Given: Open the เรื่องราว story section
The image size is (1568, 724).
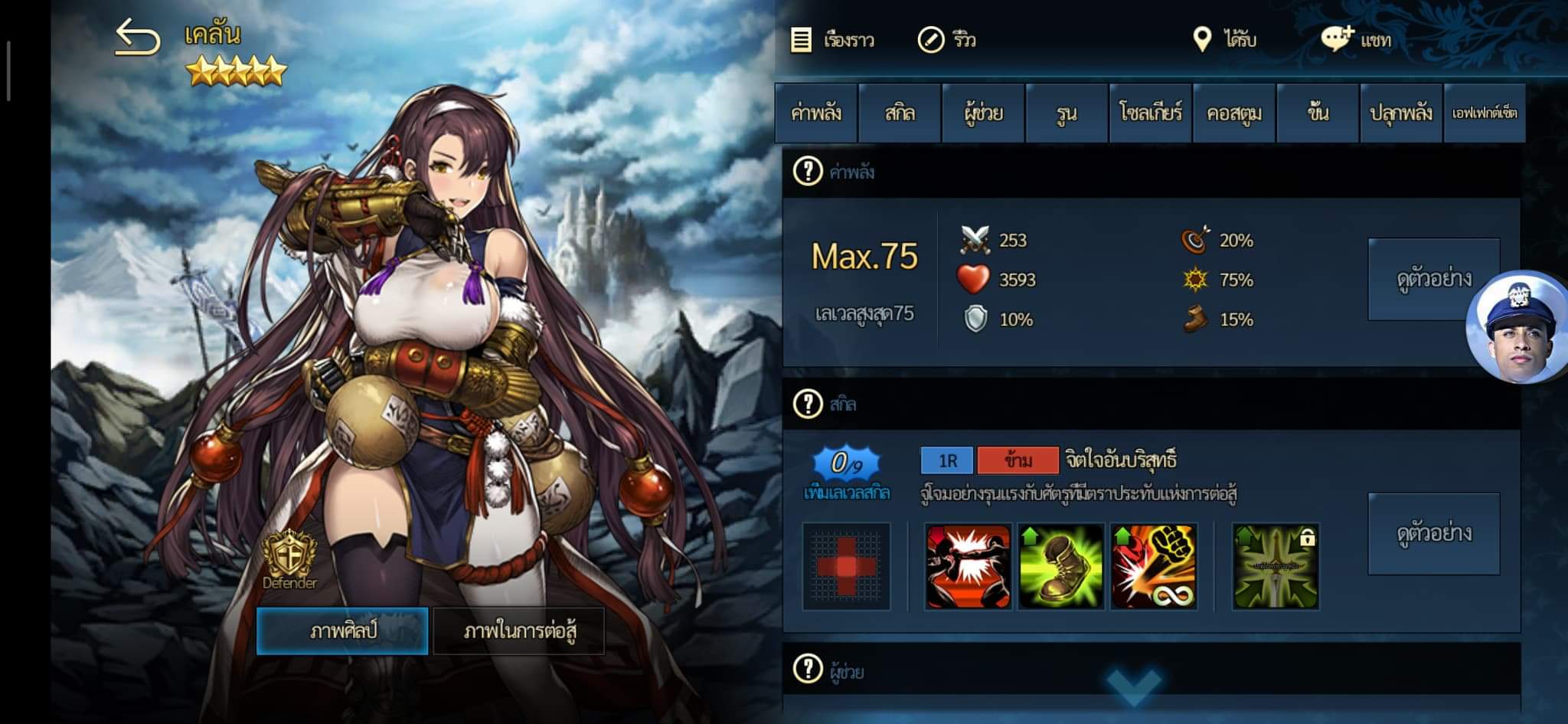Looking at the screenshot, I should click(x=833, y=40).
